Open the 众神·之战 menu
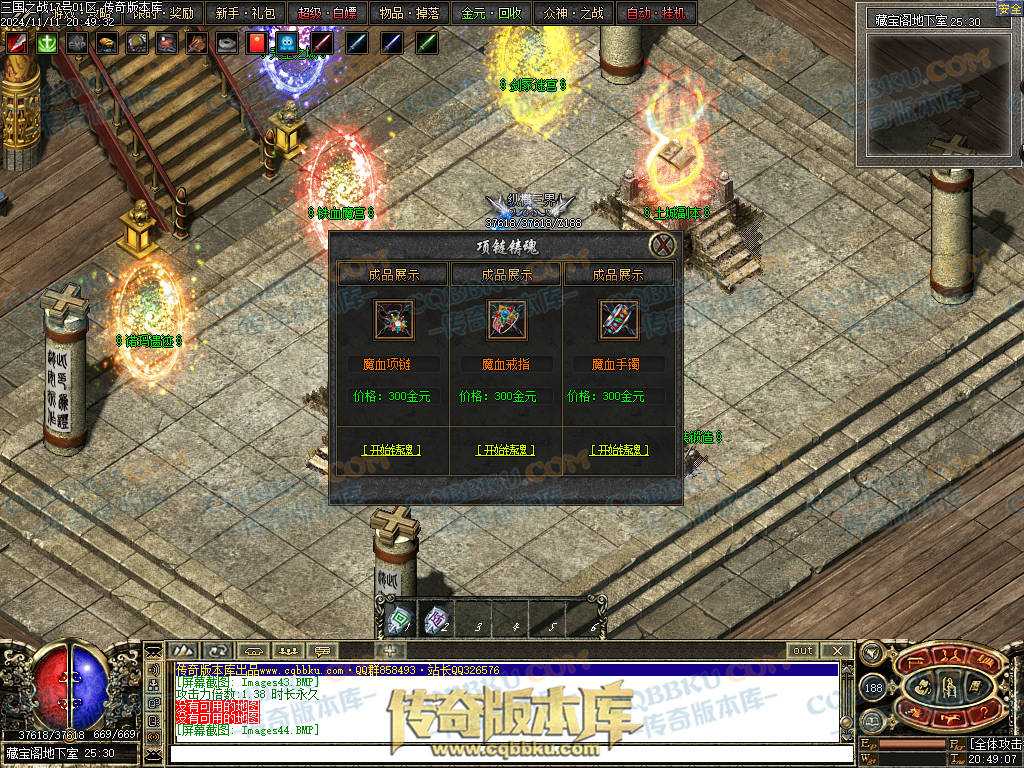The width and height of the screenshot is (1024, 768). [573, 13]
